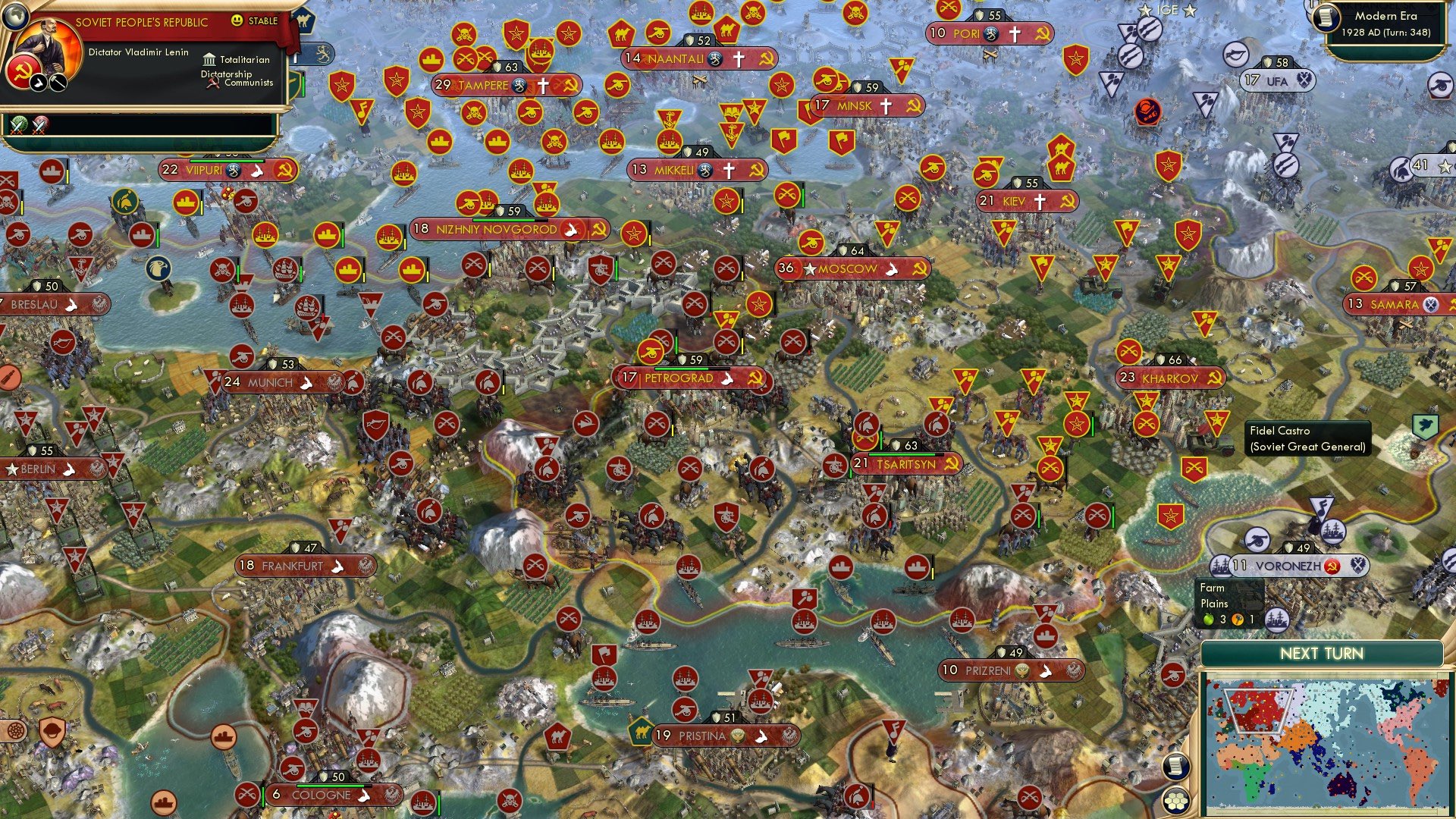Screen dimensions: 1456x819
Task: Click the green growth bar on Viipuri's banner
Action: coord(227,160)
